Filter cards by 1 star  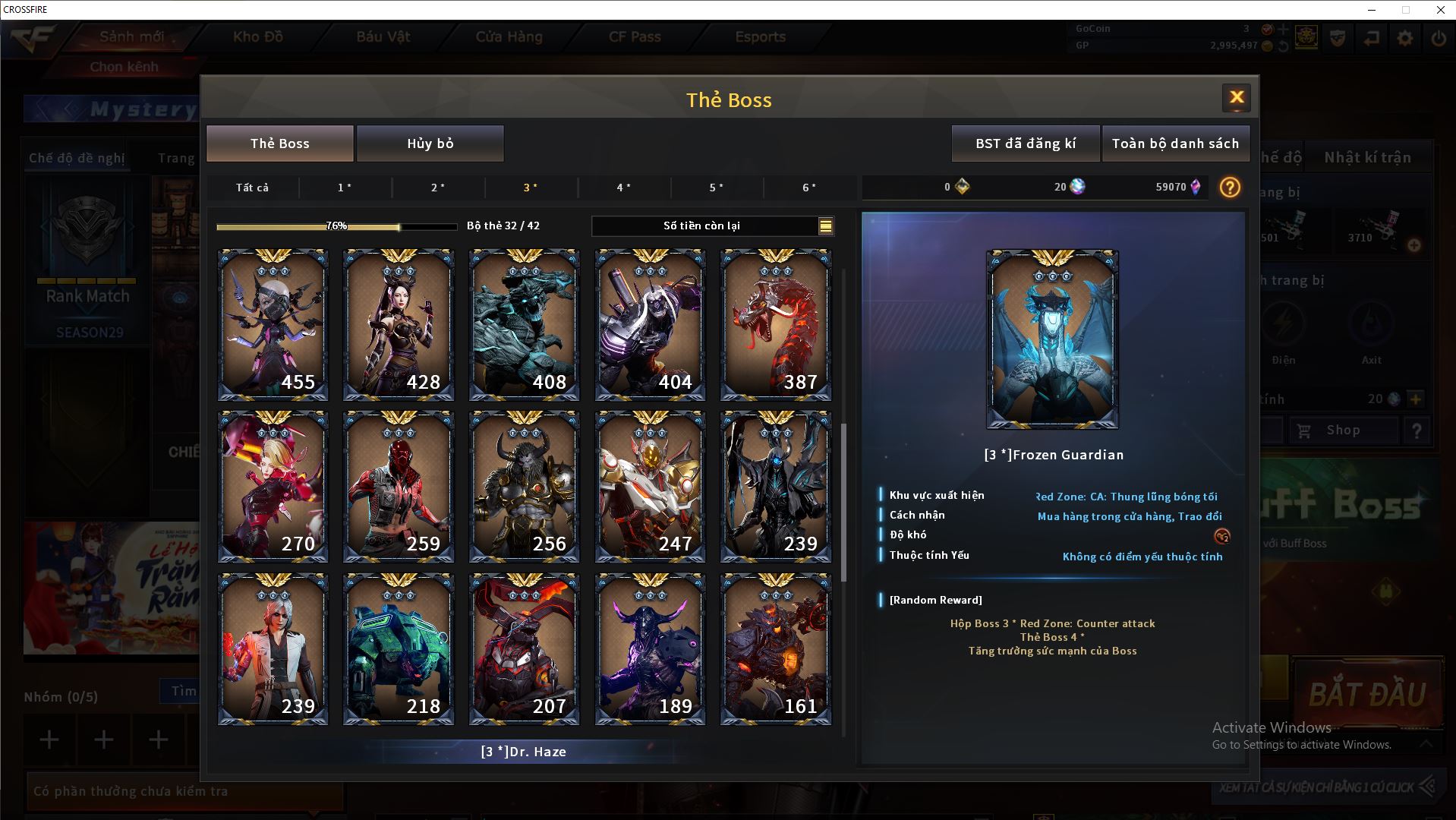tap(345, 188)
